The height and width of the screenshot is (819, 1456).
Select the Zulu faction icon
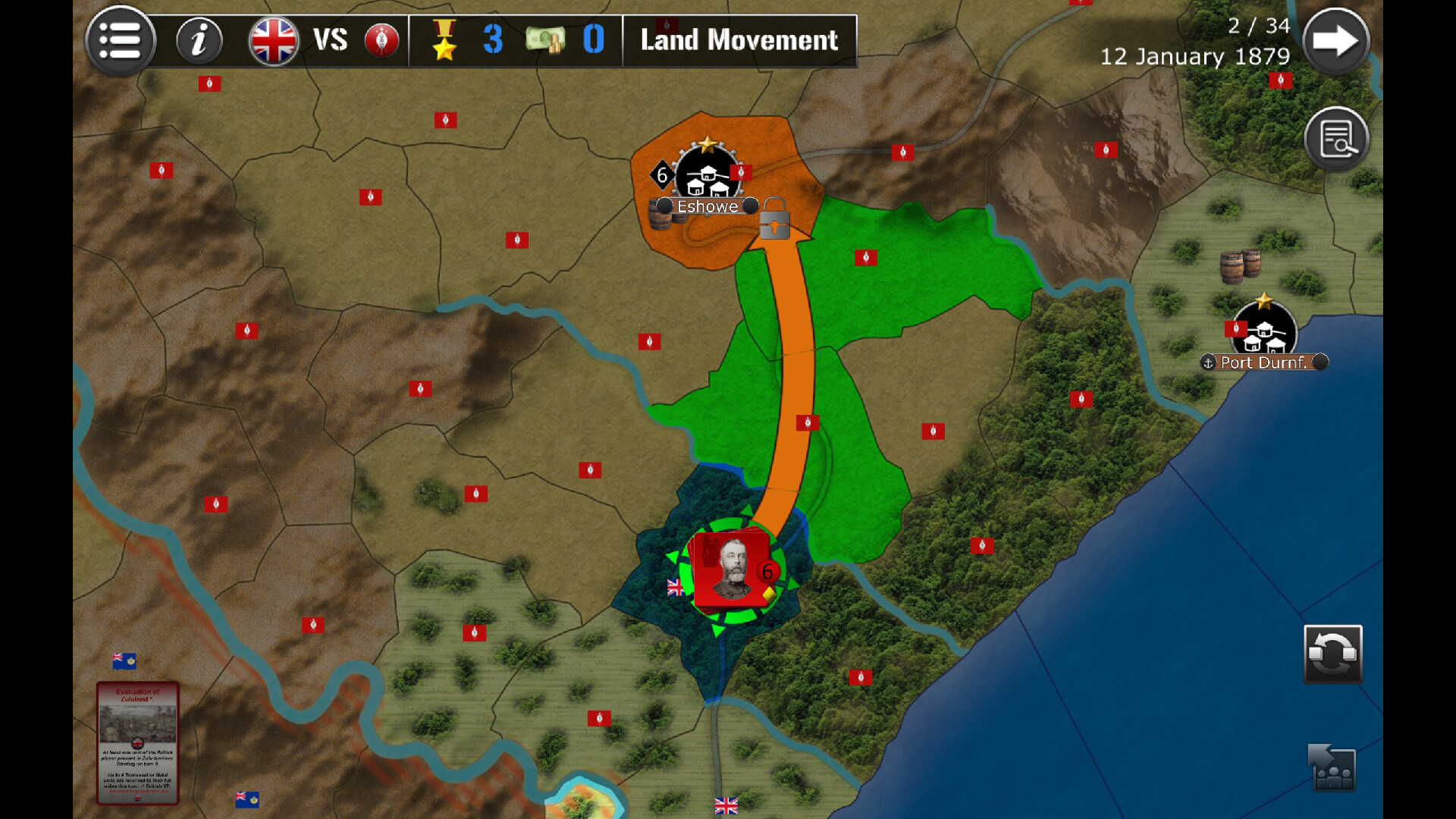[381, 42]
